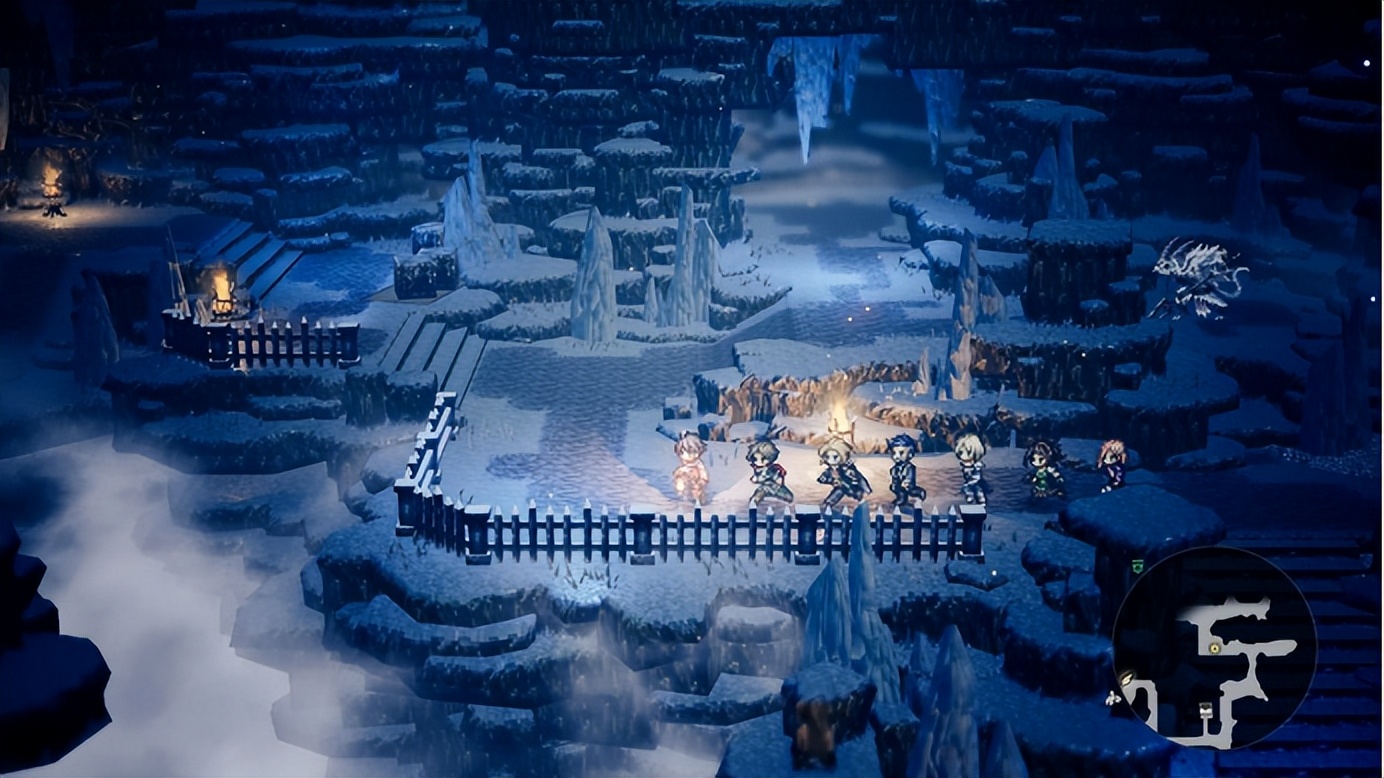Click the white icon beside the minimap

click(x=1112, y=698)
